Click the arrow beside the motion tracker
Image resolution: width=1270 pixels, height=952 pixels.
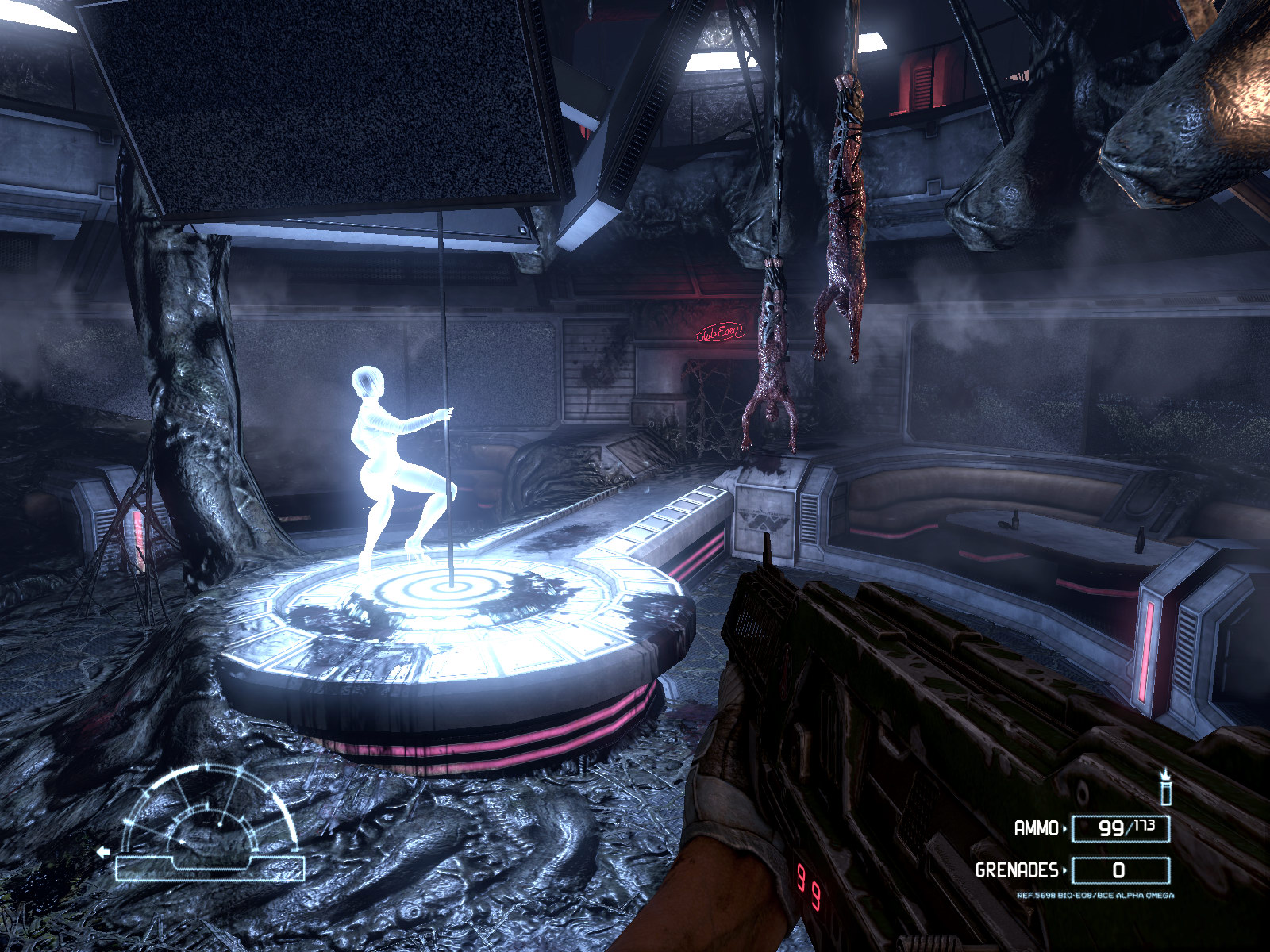(102, 853)
